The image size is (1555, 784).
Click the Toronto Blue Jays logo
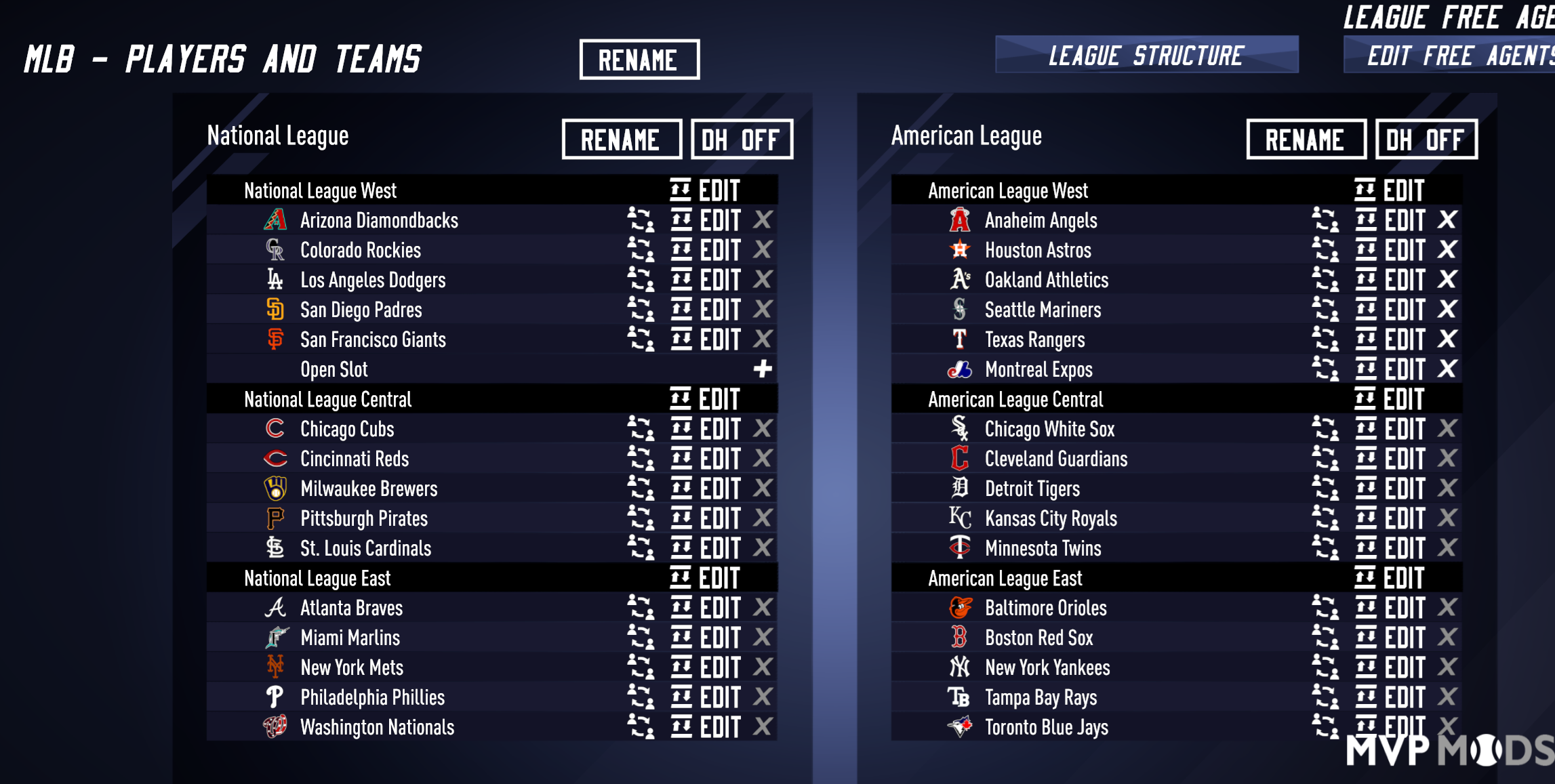click(958, 727)
